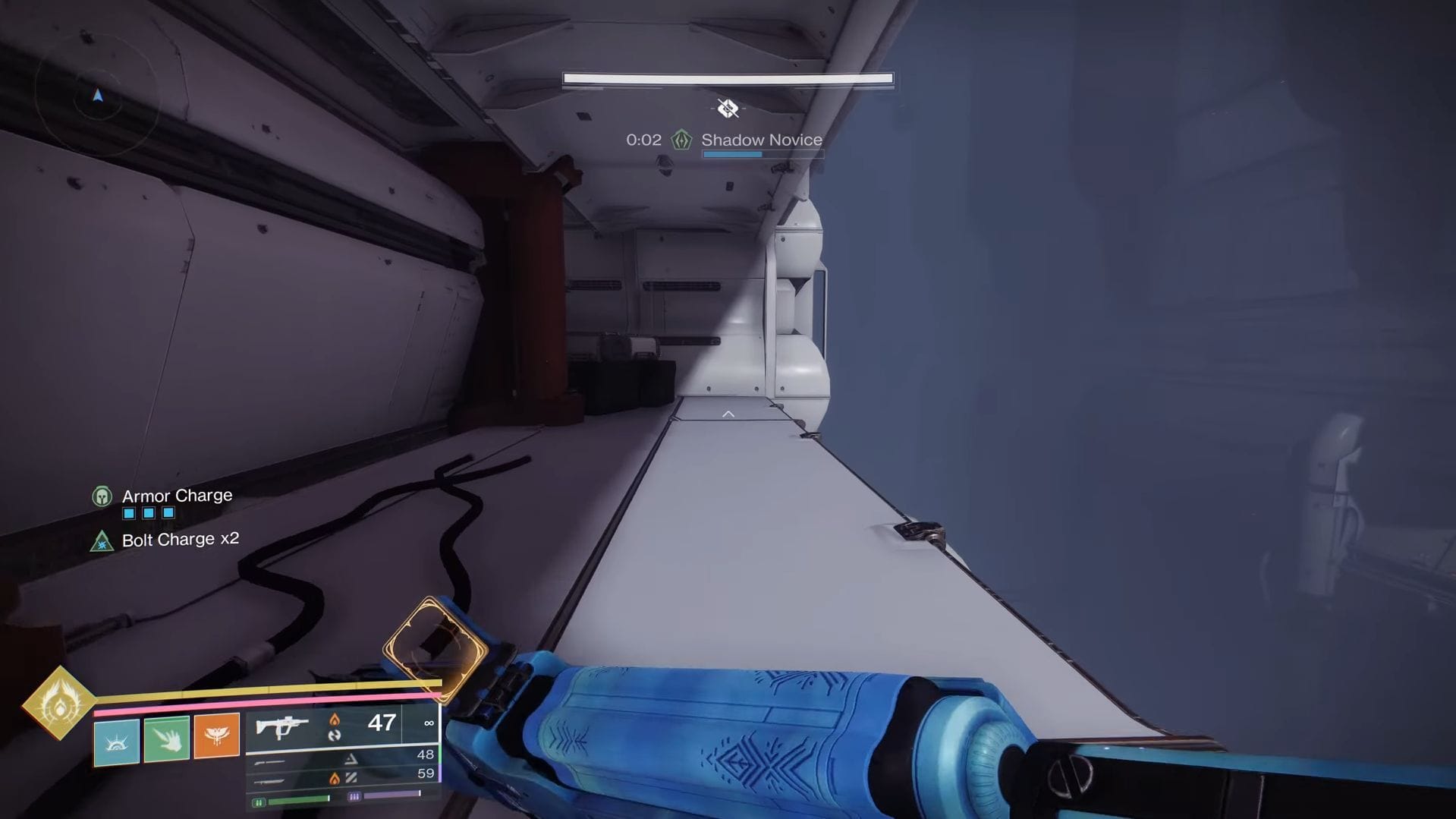The image size is (1456, 819).
Task: Expand the heavy ammo purple bracket meter
Action: pos(354,795)
